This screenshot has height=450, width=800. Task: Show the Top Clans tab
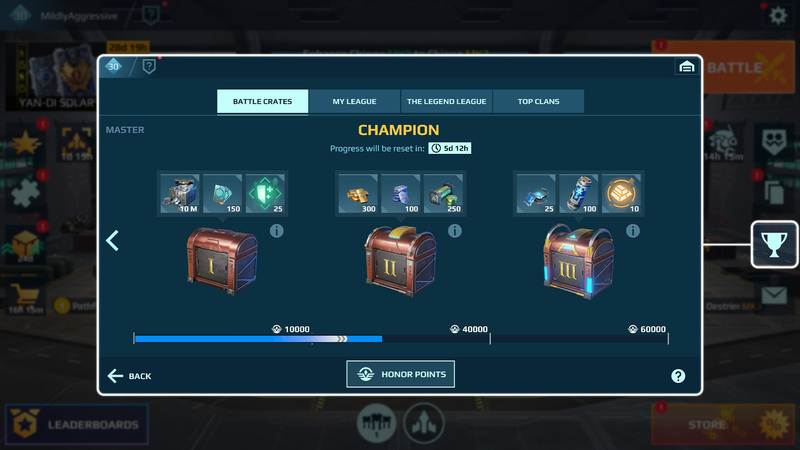(538, 101)
